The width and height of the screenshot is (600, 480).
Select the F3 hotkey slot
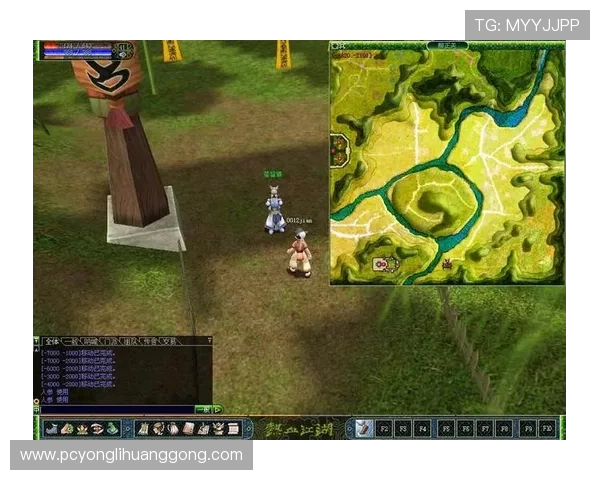[x=402, y=428]
